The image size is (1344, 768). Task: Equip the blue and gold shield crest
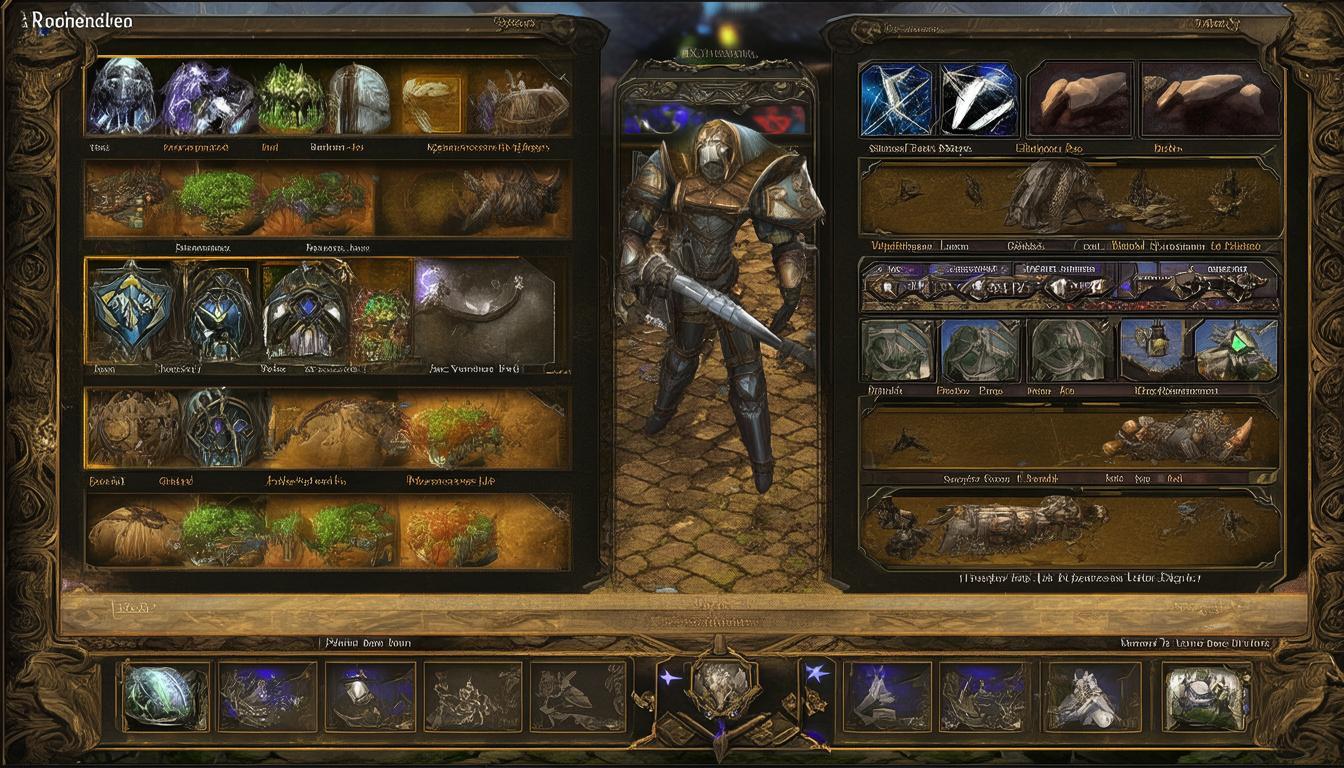(130, 310)
